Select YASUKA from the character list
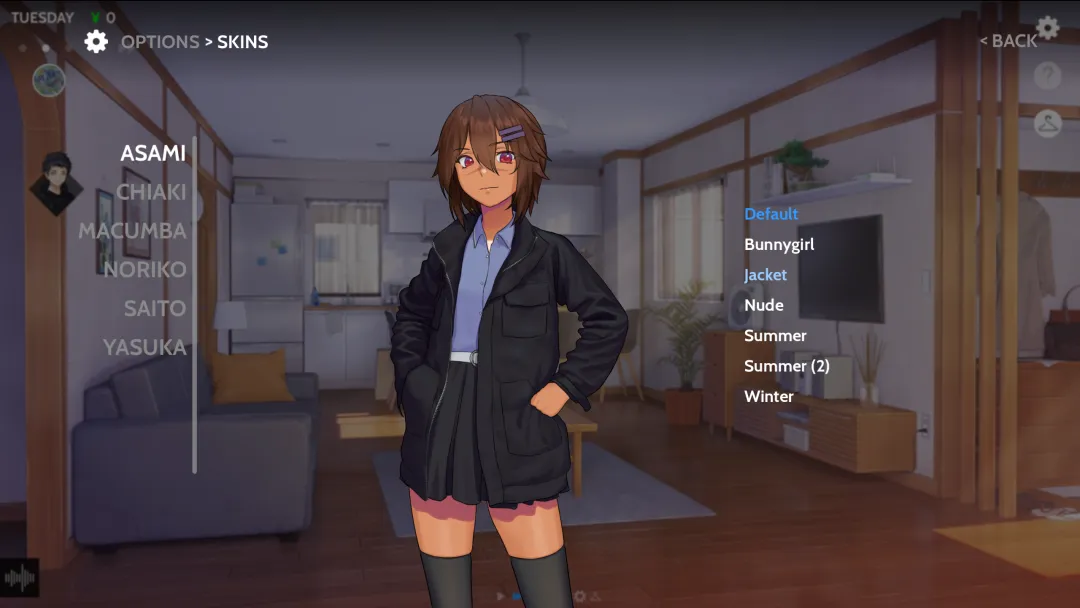This screenshot has width=1080, height=608. pos(145,348)
